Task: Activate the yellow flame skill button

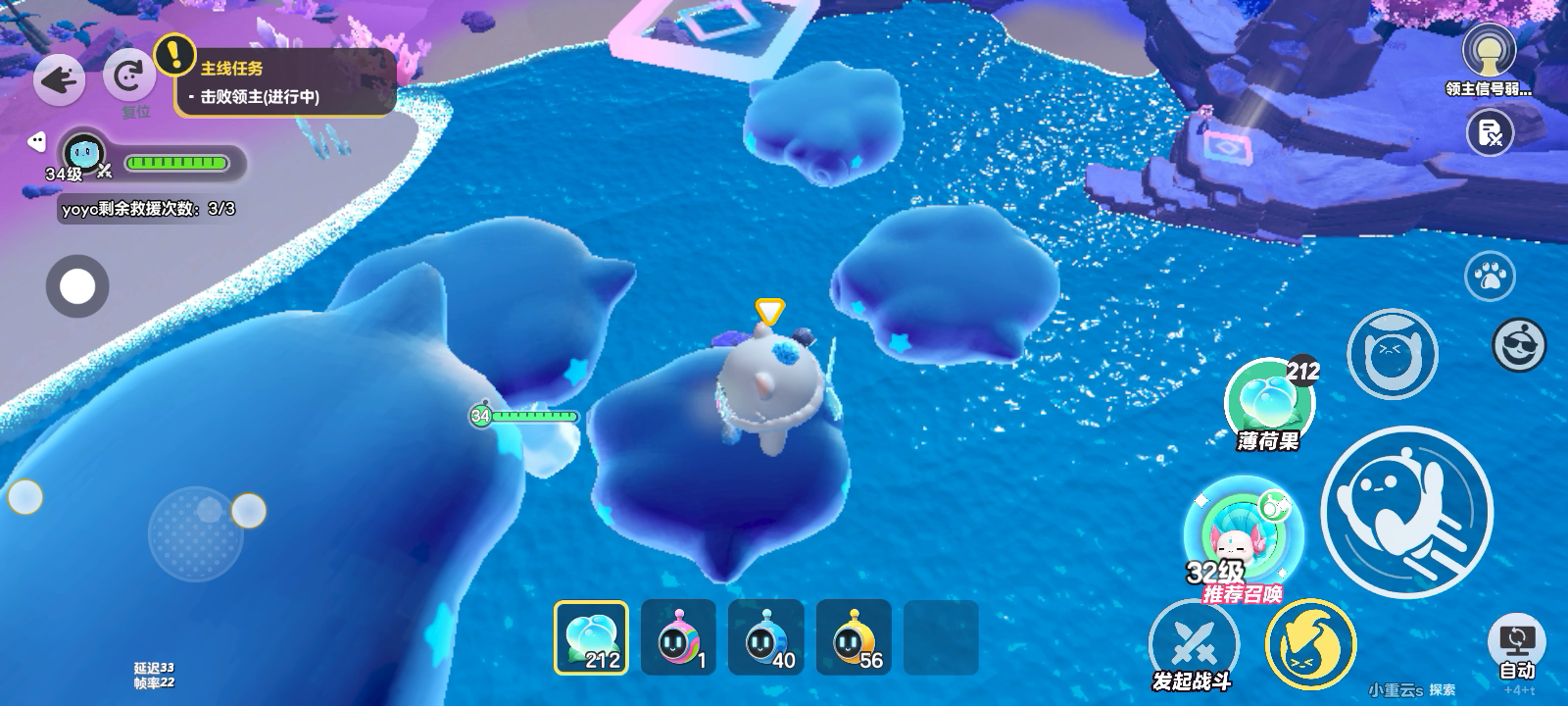Action: (x=1310, y=644)
